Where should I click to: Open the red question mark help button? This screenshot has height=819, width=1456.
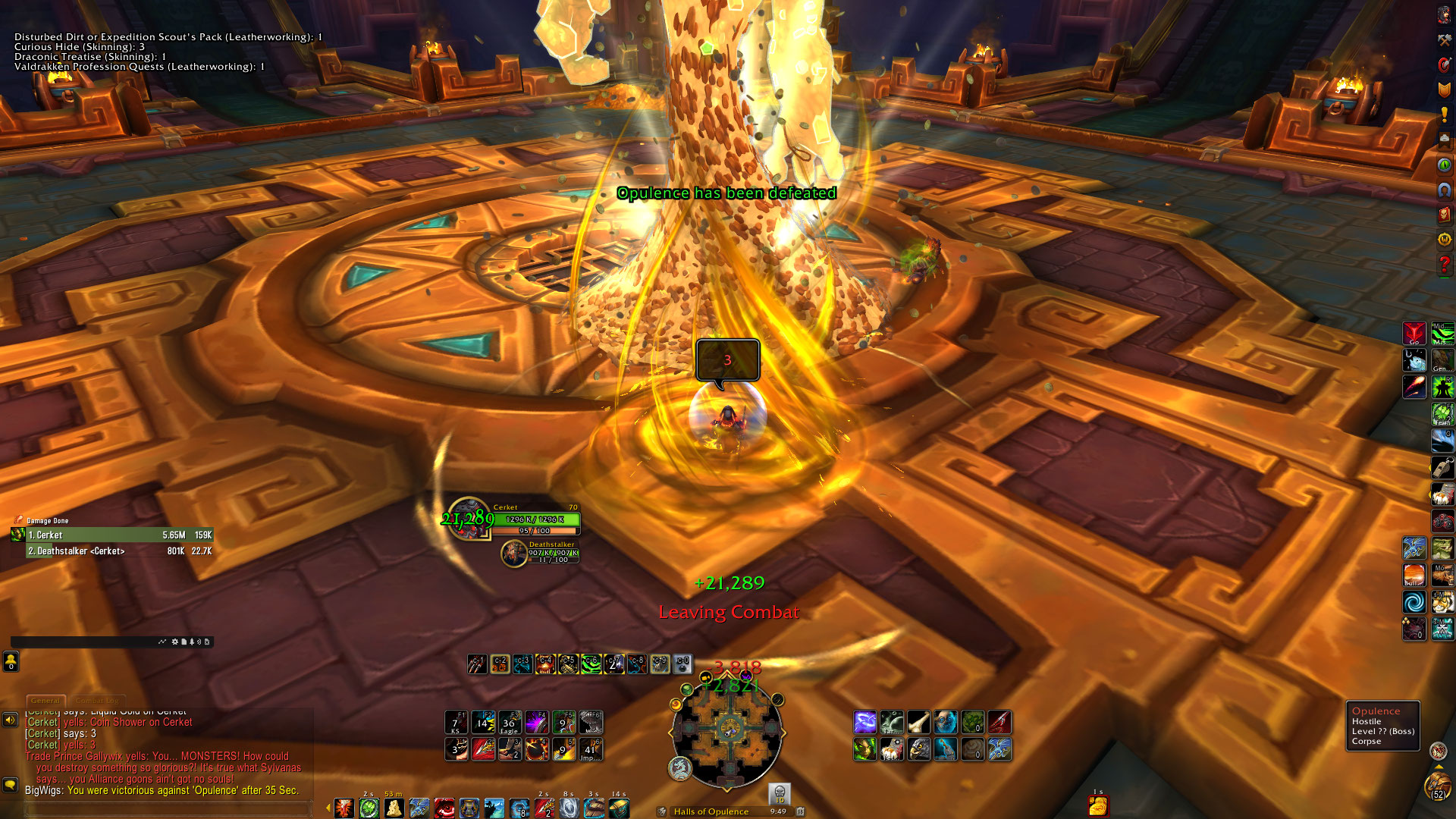(1444, 265)
